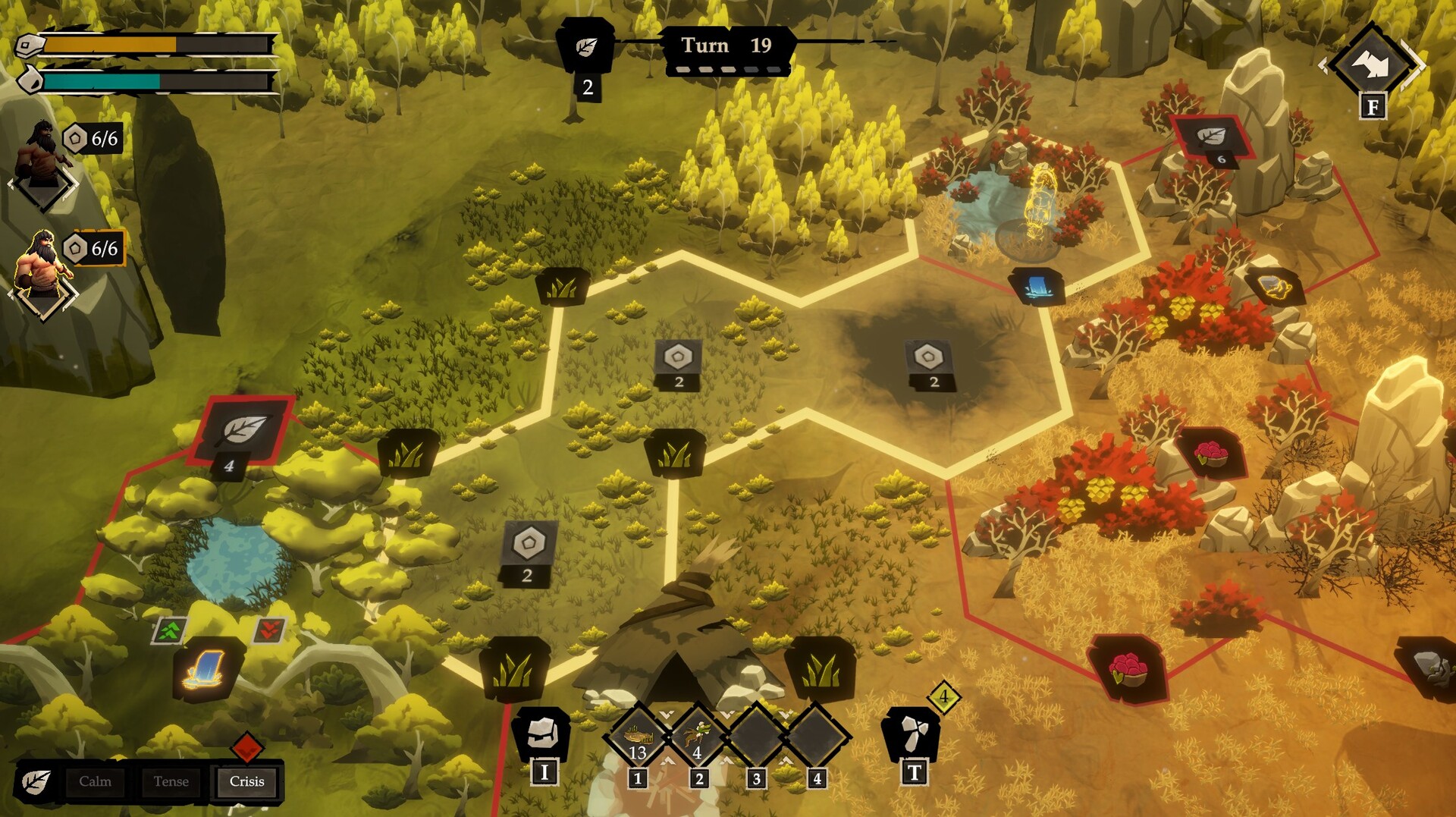The width and height of the screenshot is (1456, 817).
Task: Choose the Calm mood button
Action: click(x=95, y=781)
